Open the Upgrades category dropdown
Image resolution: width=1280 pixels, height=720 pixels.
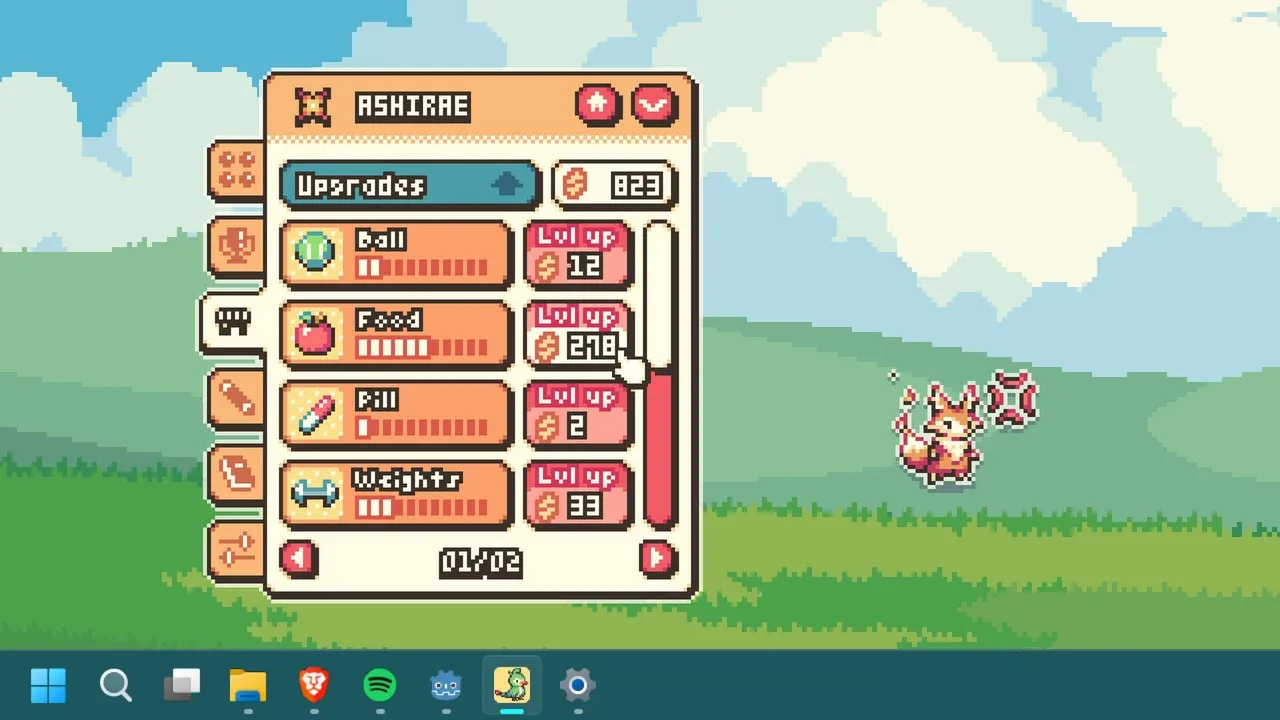click(409, 186)
